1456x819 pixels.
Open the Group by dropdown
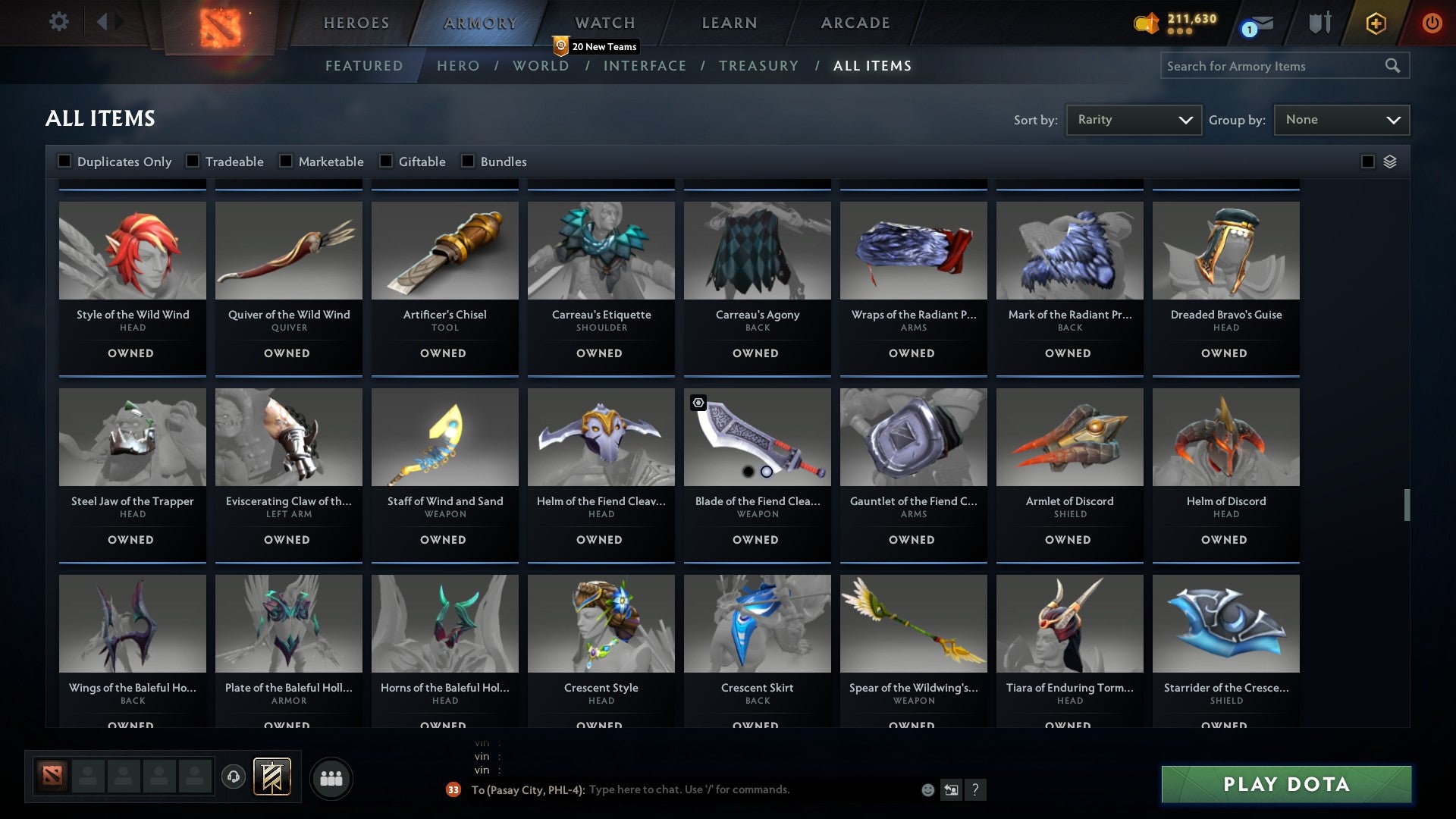point(1341,119)
